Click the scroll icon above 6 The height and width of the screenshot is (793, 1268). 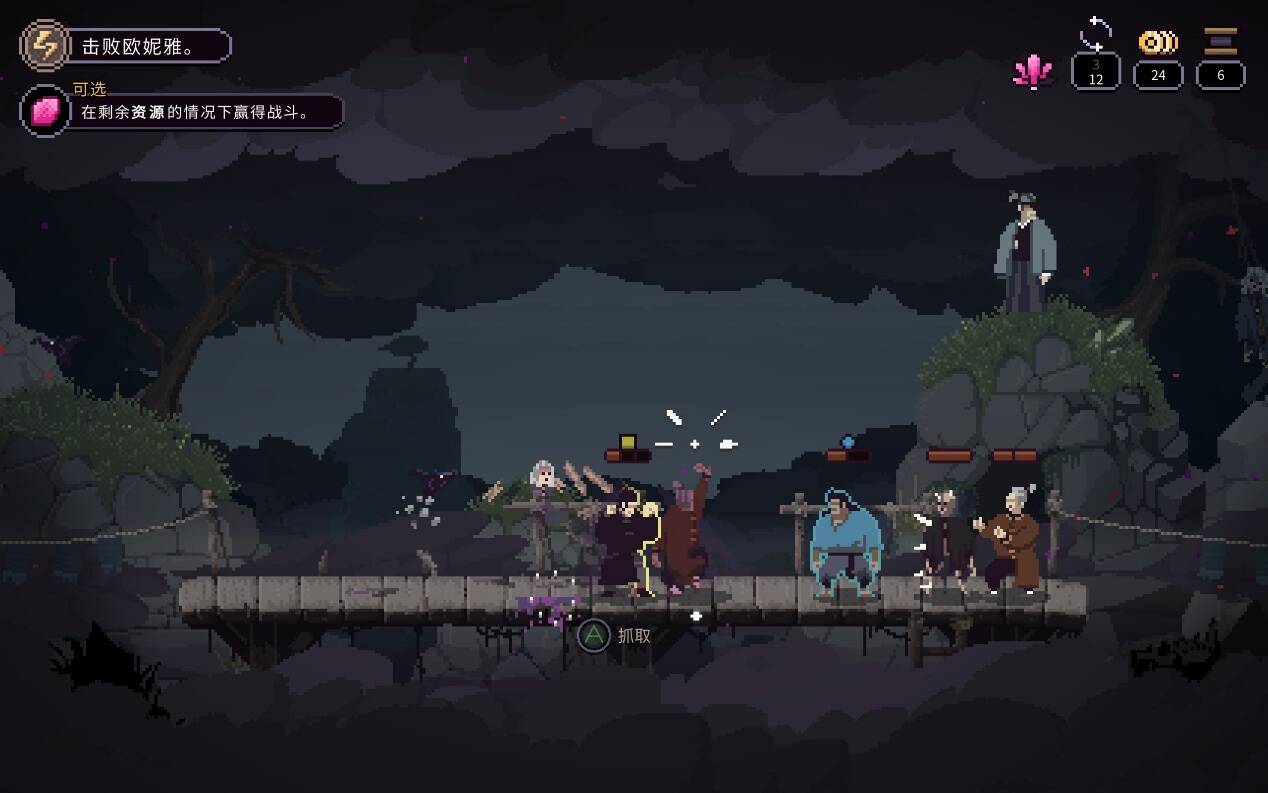(1220, 42)
